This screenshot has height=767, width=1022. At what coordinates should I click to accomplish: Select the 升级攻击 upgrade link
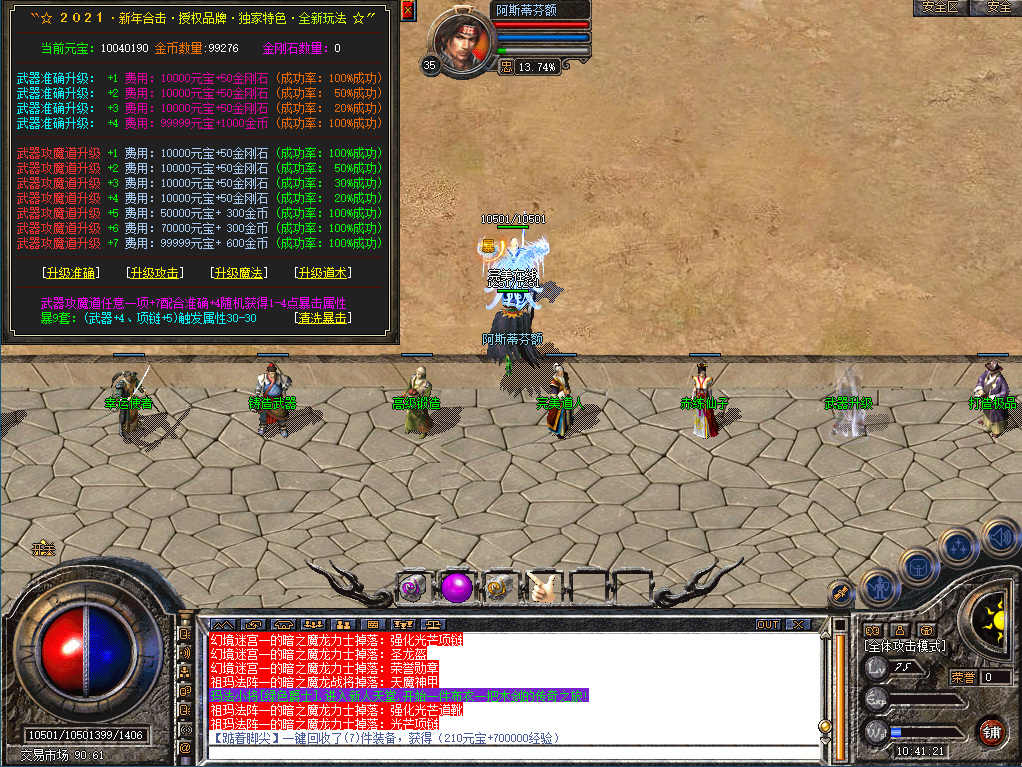pos(154,273)
